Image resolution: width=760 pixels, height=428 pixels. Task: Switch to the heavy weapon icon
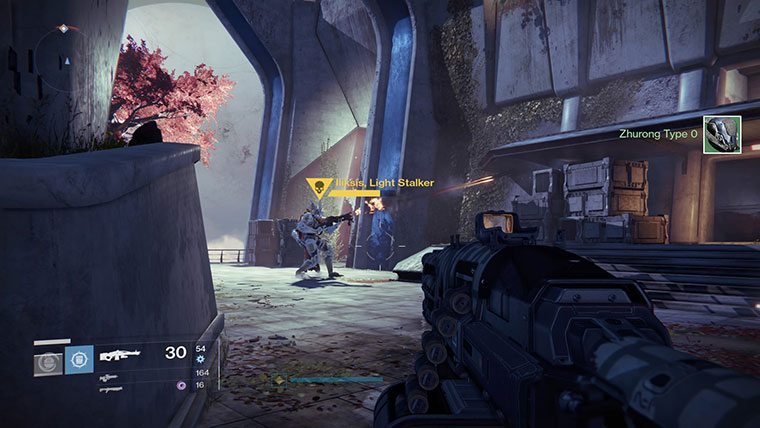[110, 389]
